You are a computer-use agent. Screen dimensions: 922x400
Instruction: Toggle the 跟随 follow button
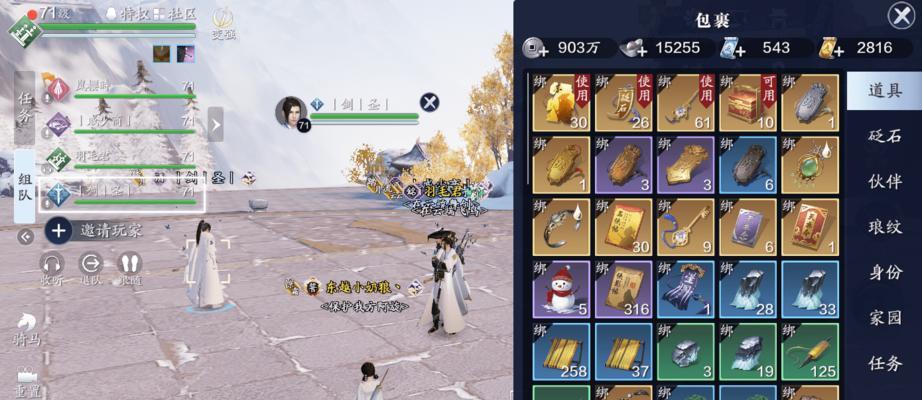[129, 268]
